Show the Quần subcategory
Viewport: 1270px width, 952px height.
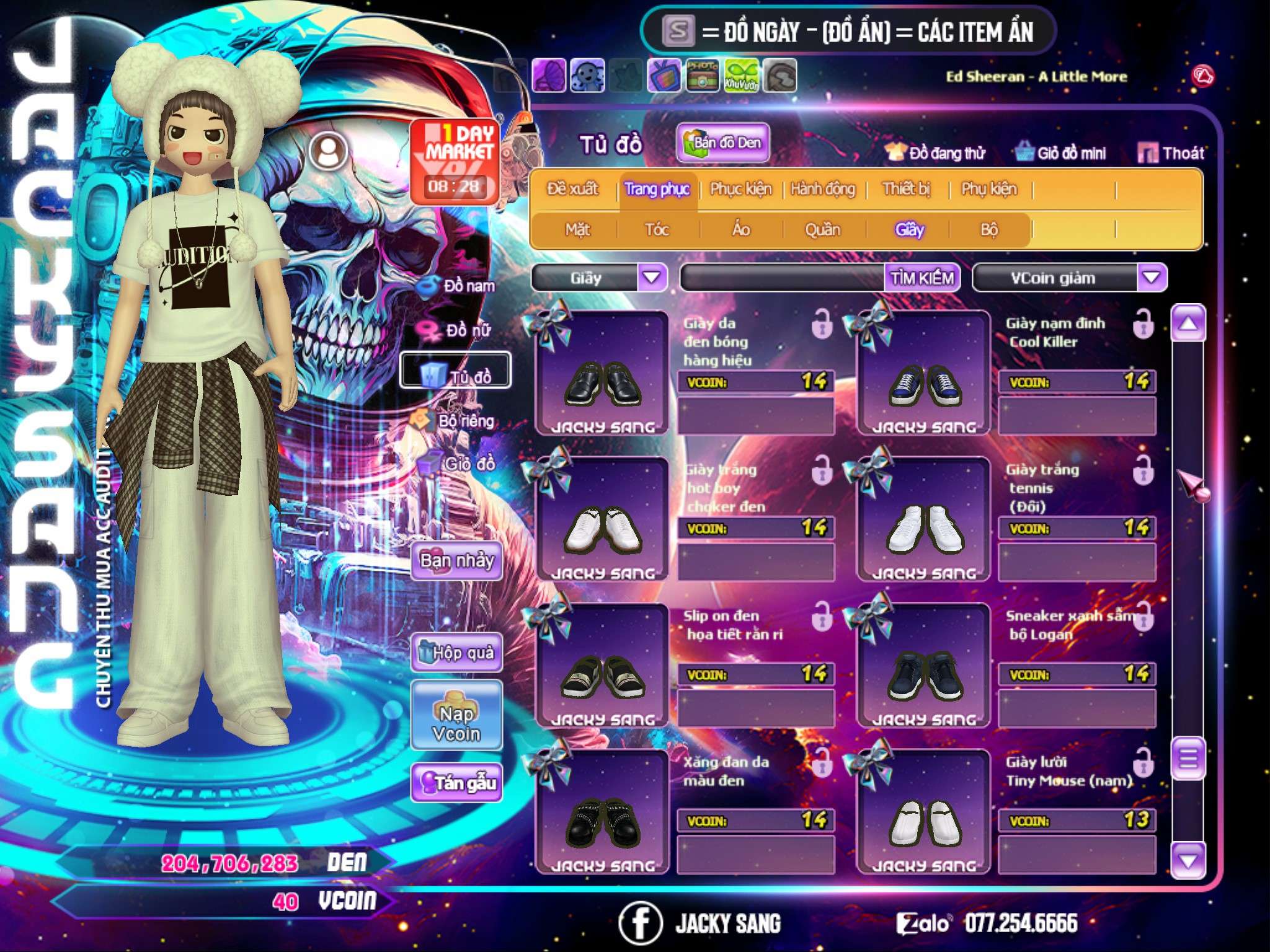(x=822, y=230)
